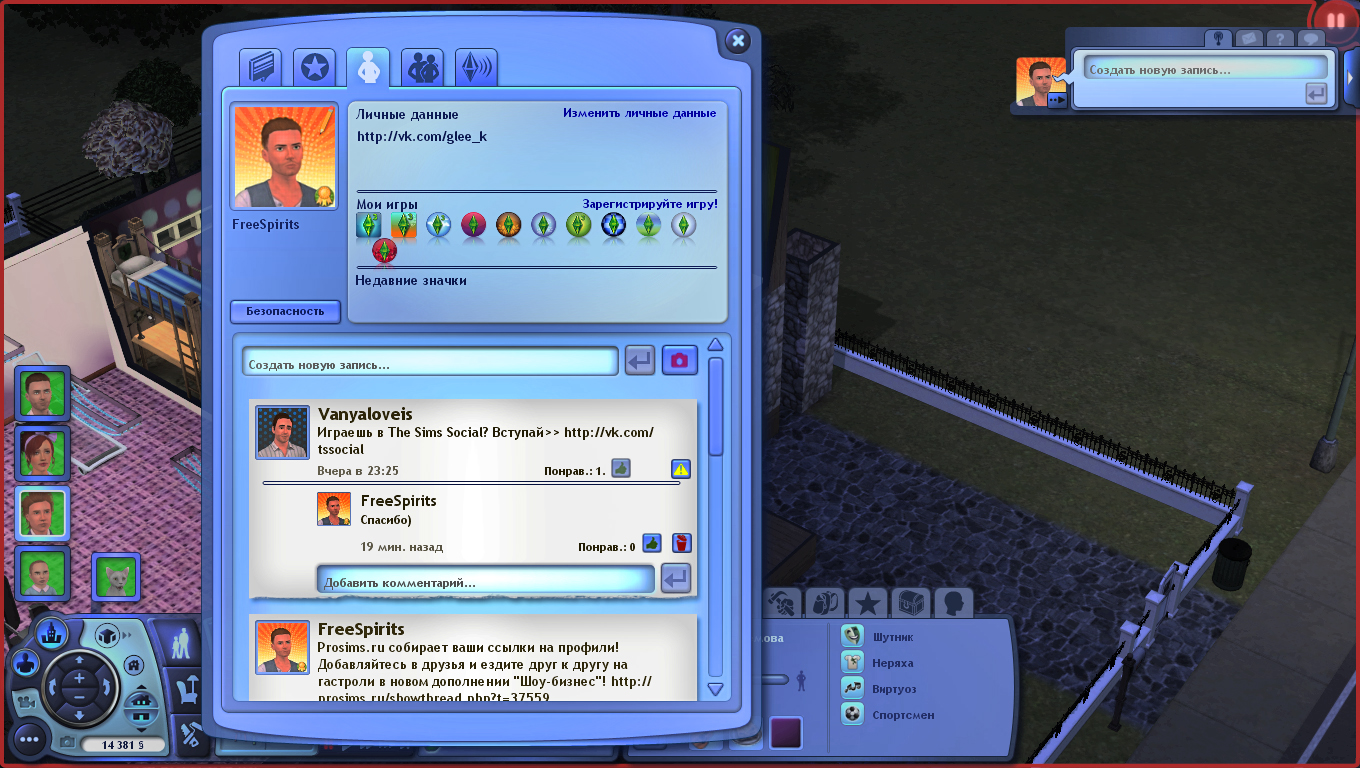The height and width of the screenshot is (768, 1360).
Task: Close the profile window with the X button
Action: coord(738,41)
